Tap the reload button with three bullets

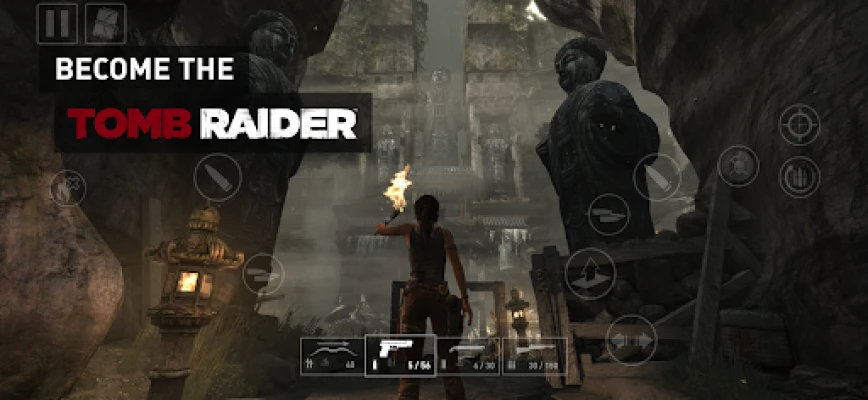(799, 177)
